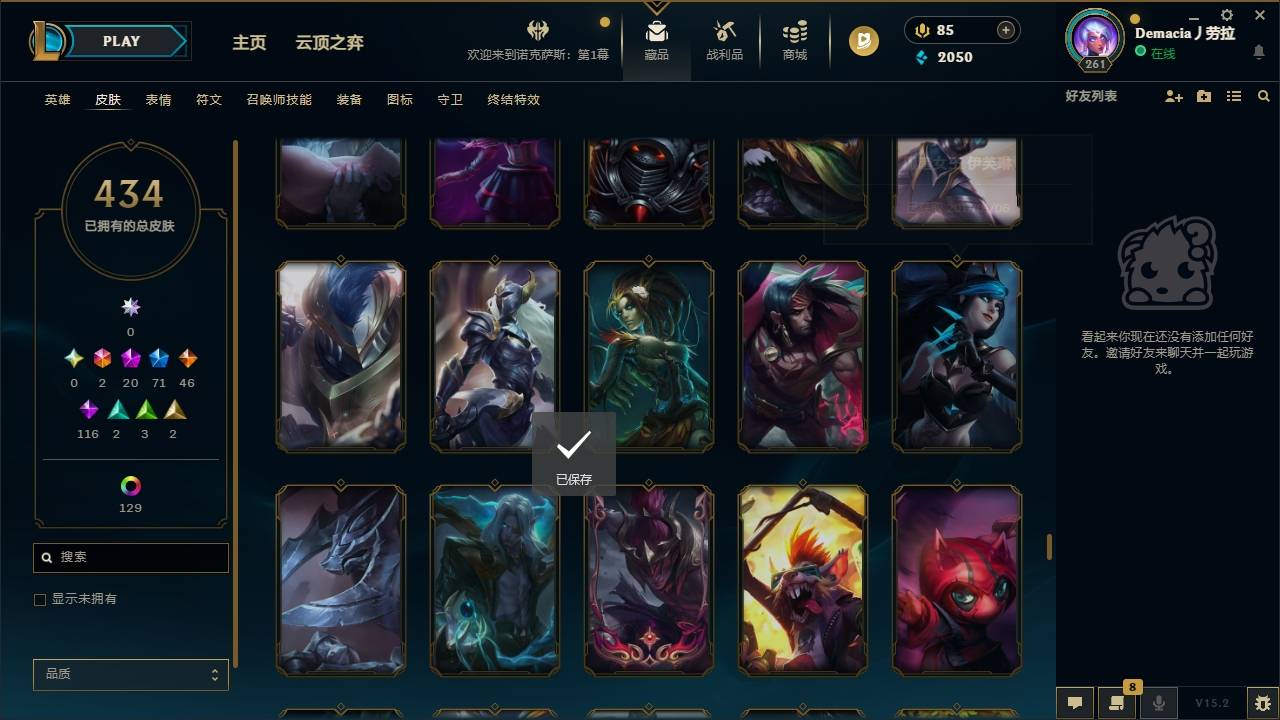This screenshot has height=720, width=1280.
Task: Open the 品质 quality dropdown
Action: [130, 674]
